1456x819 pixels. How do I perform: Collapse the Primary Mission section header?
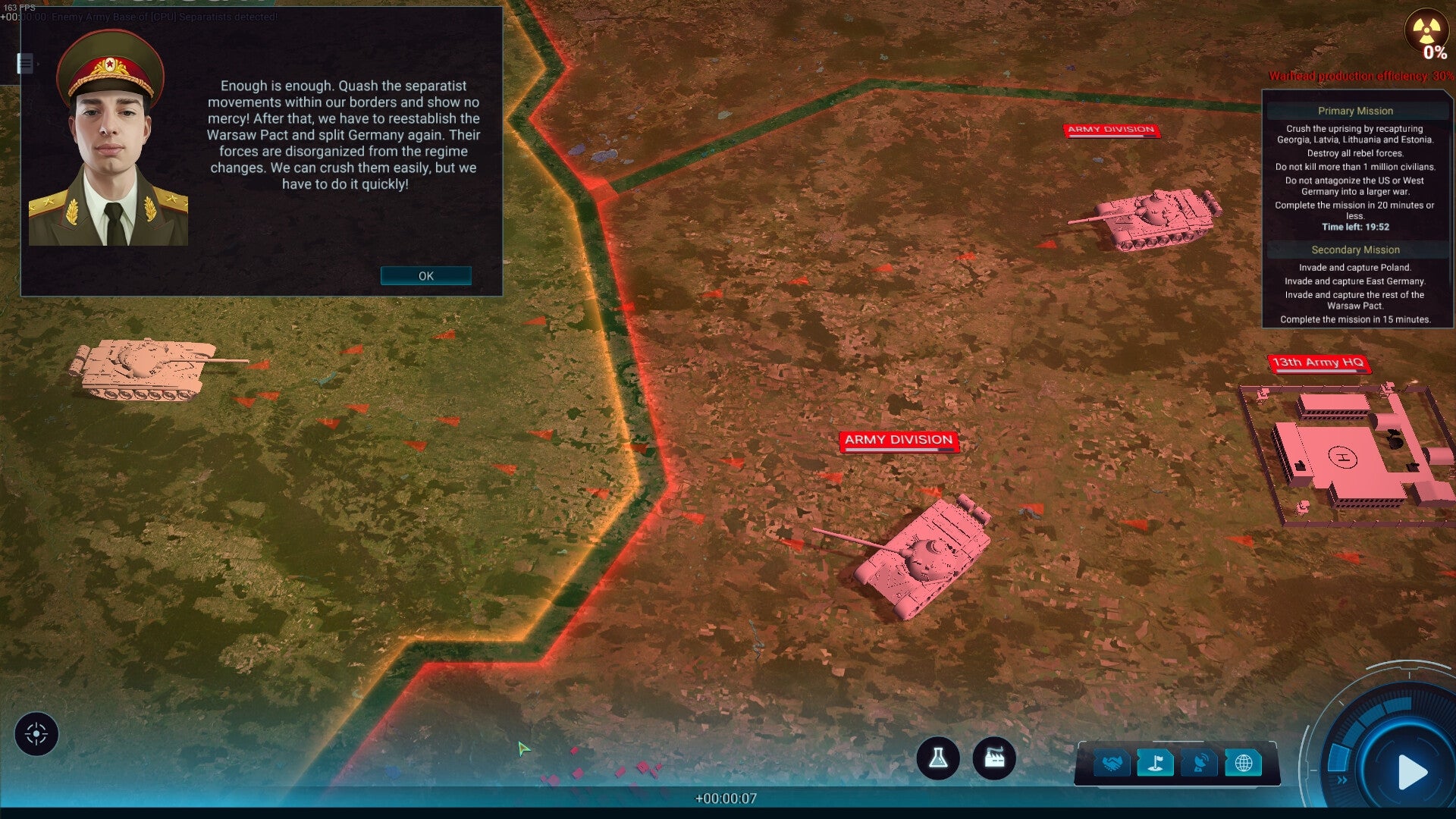coord(1357,111)
